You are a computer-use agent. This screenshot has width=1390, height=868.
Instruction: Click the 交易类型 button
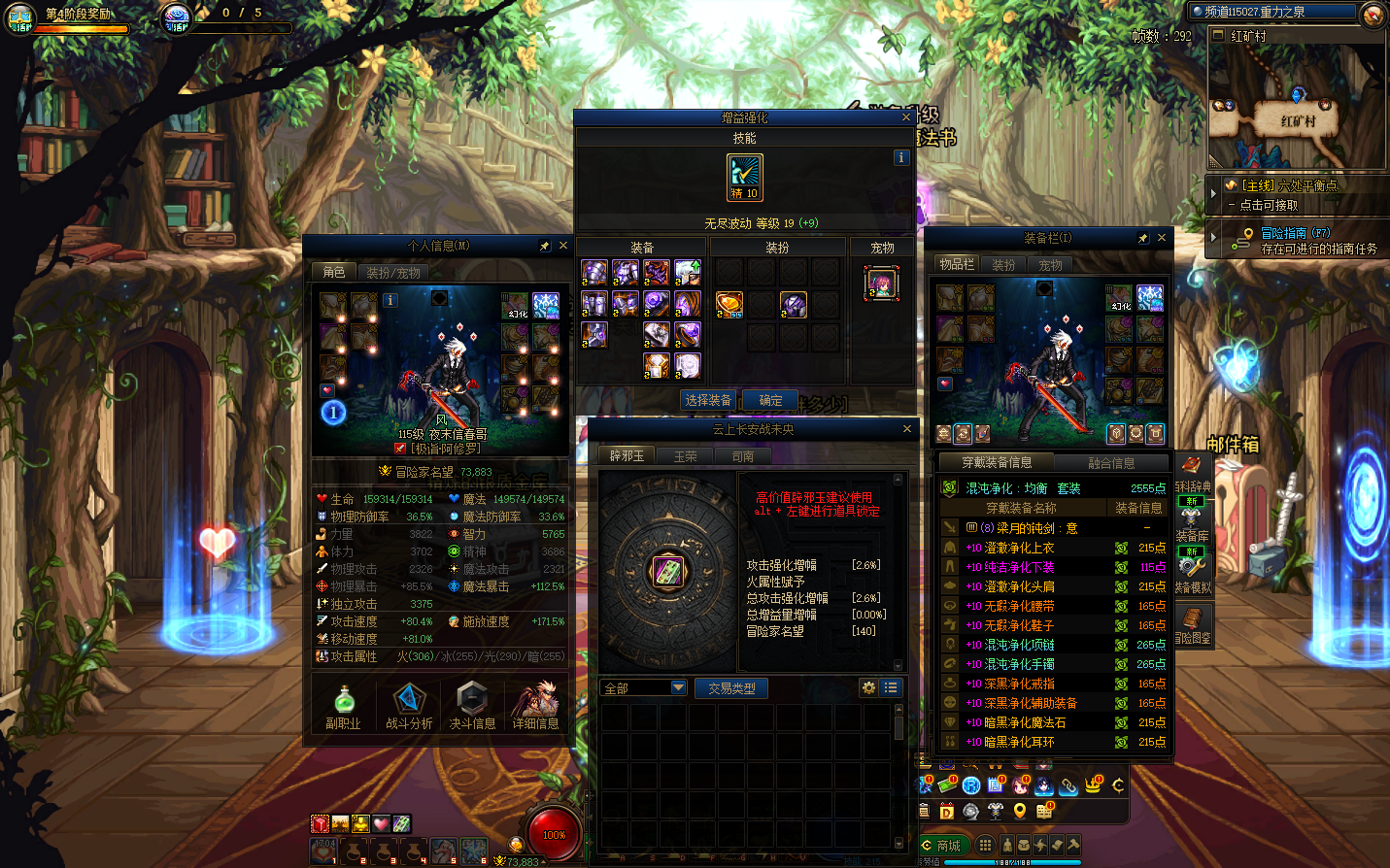point(731,688)
